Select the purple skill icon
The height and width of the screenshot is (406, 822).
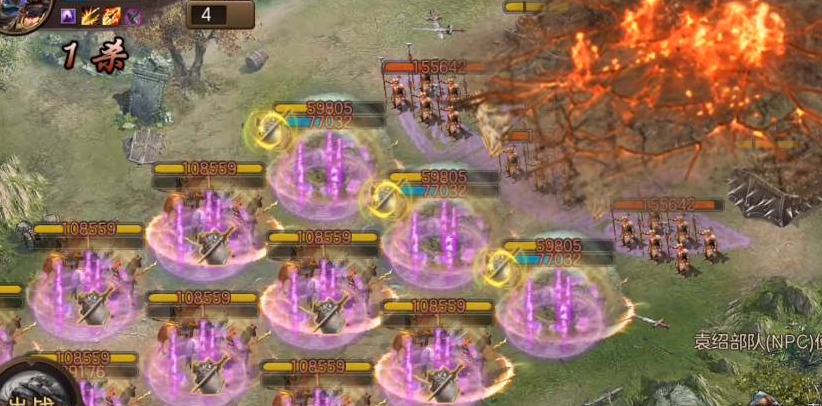69,16
